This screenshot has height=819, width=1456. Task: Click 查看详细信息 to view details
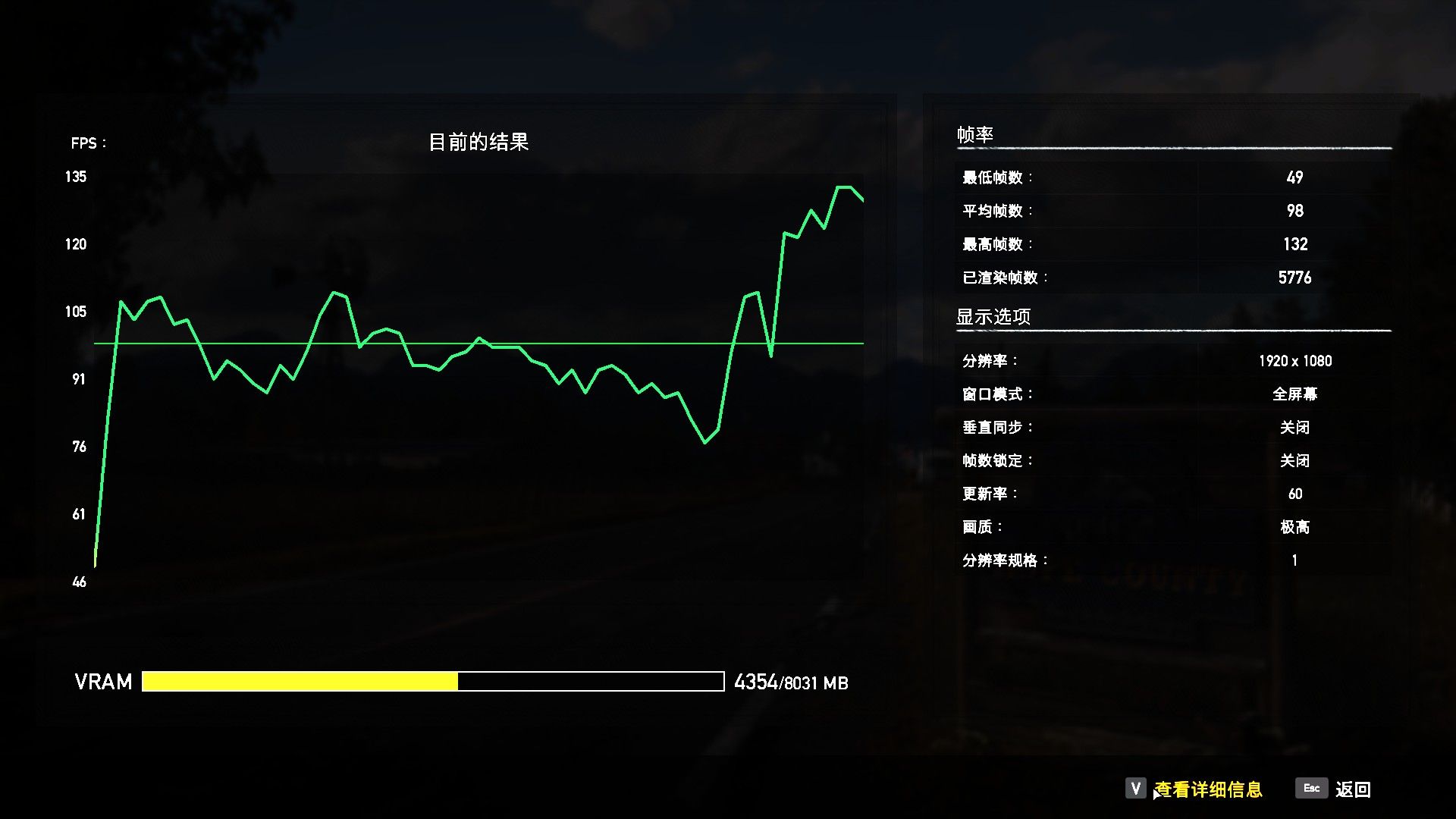[x=1208, y=789]
